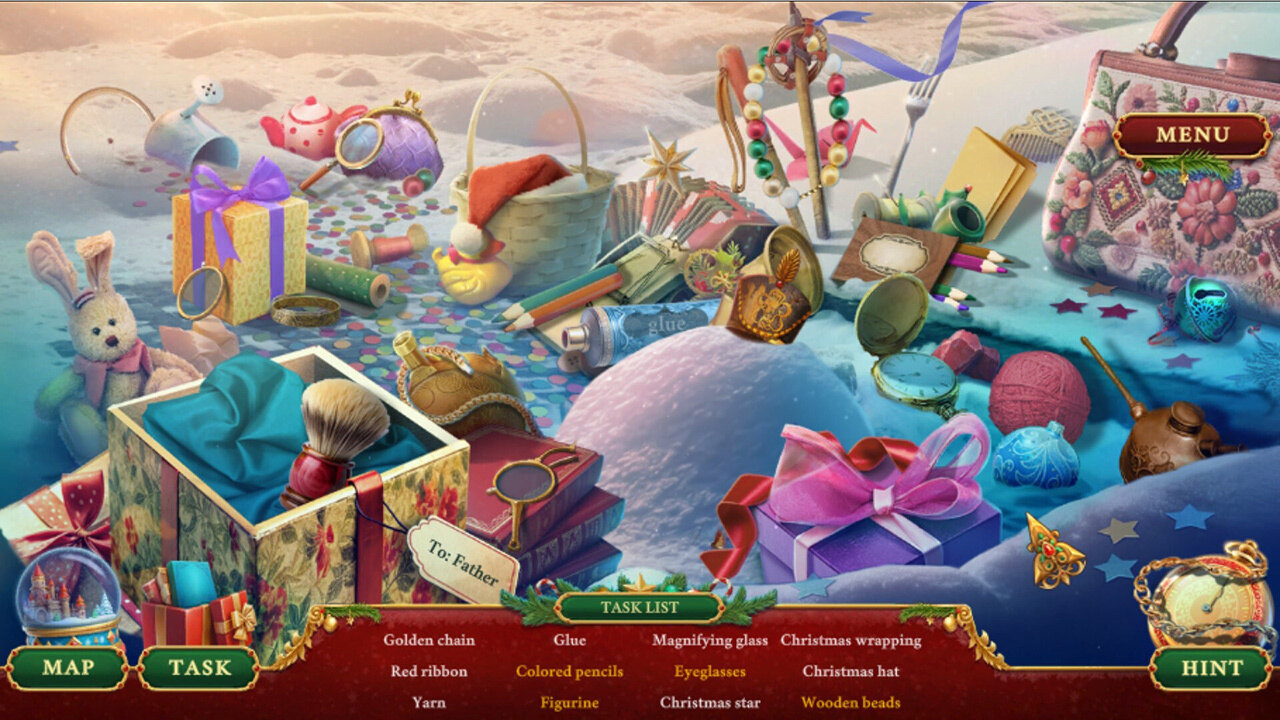Select the Christmas wrapping entry

(x=851, y=640)
